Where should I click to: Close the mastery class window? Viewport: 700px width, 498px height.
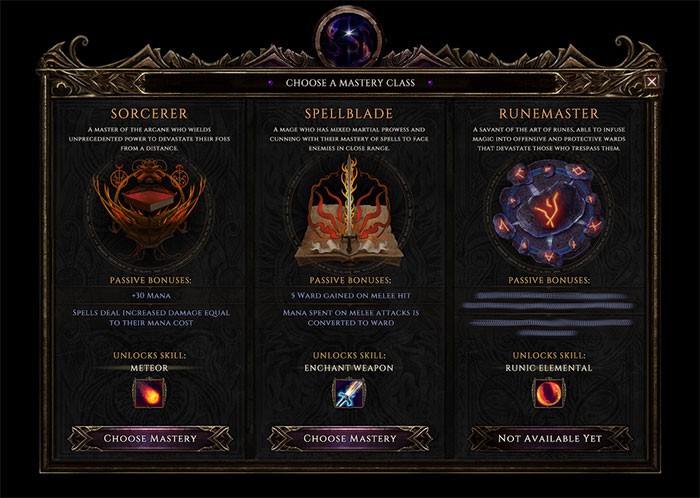pyautogui.click(x=652, y=82)
